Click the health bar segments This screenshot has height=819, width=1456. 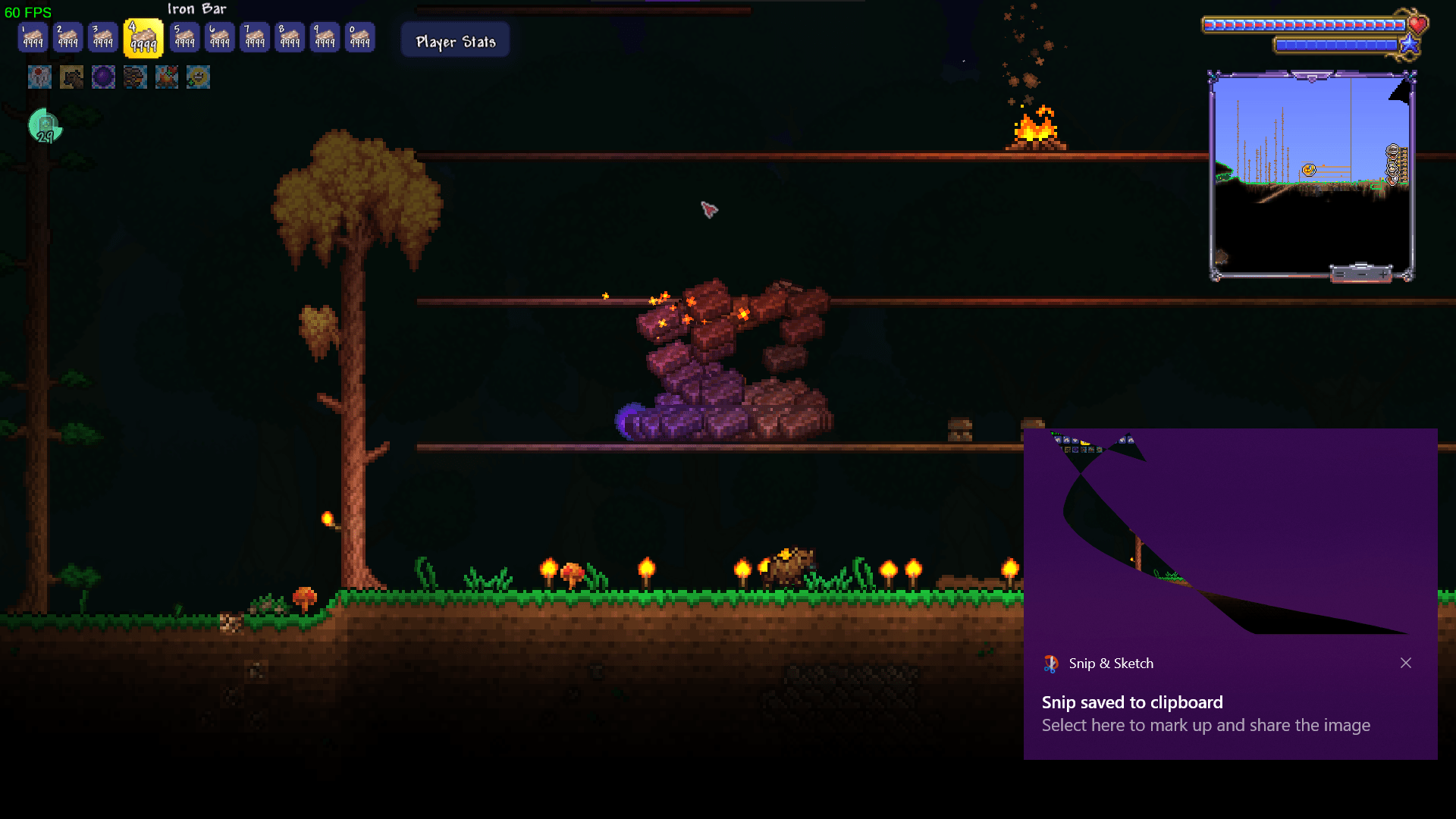pos(1304,24)
